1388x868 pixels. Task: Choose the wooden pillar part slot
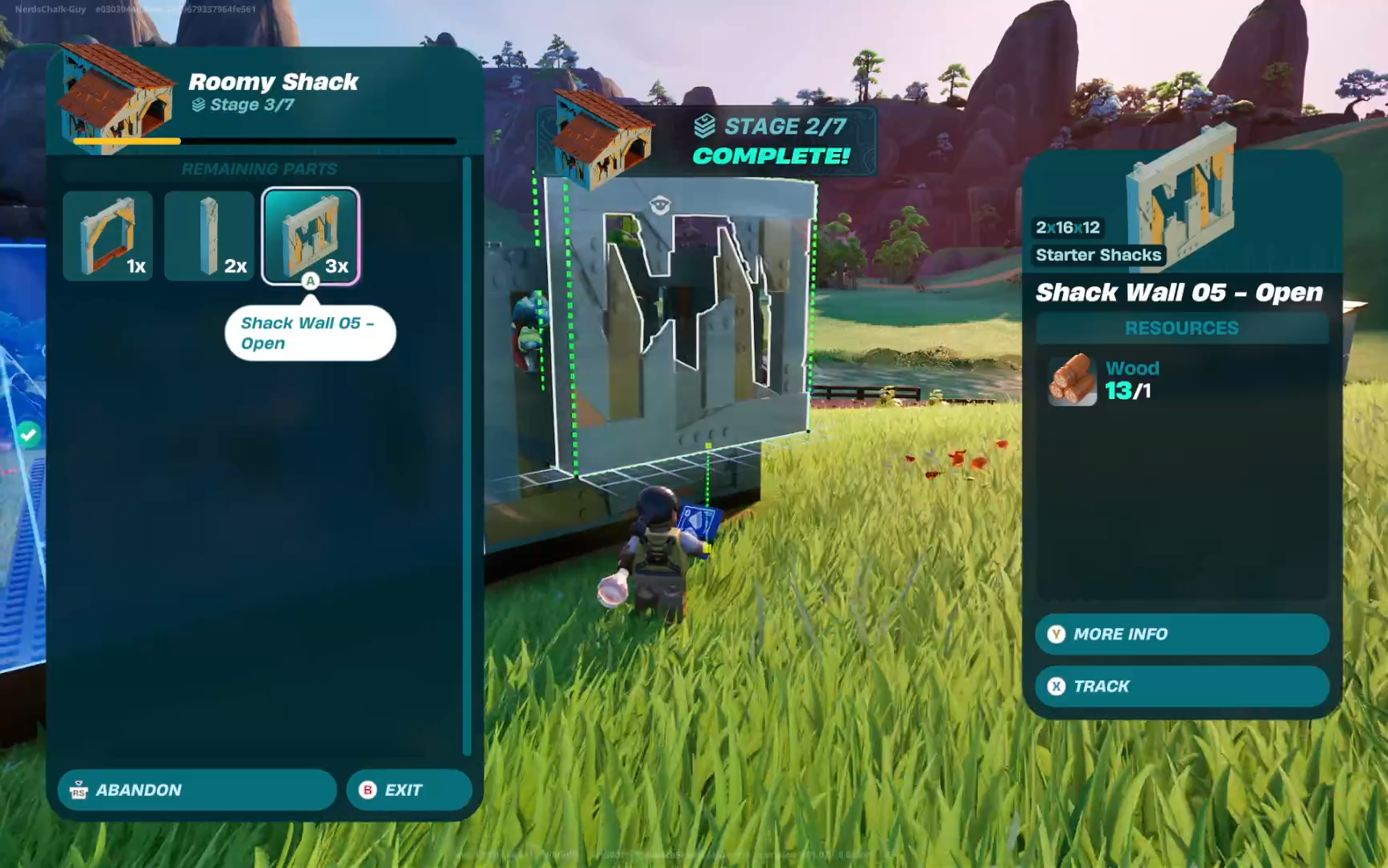click(x=209, y=236)
